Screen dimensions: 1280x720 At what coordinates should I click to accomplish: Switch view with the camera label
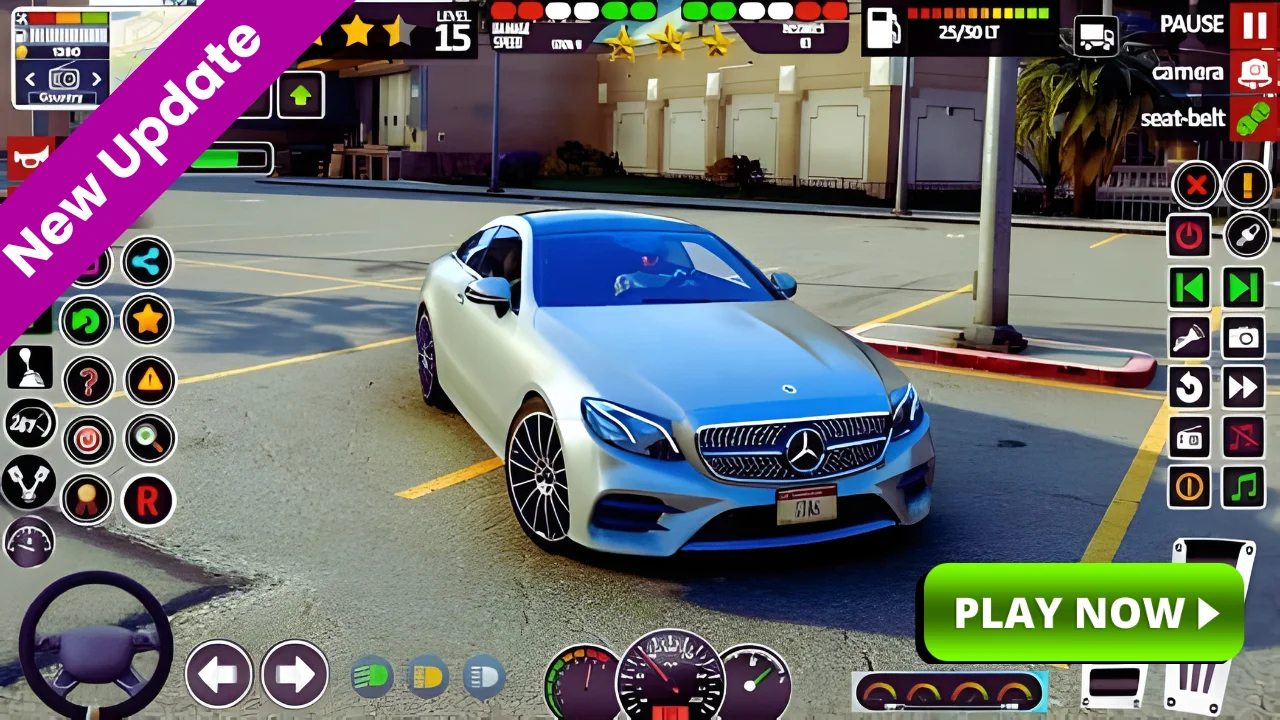[1190, 73]
